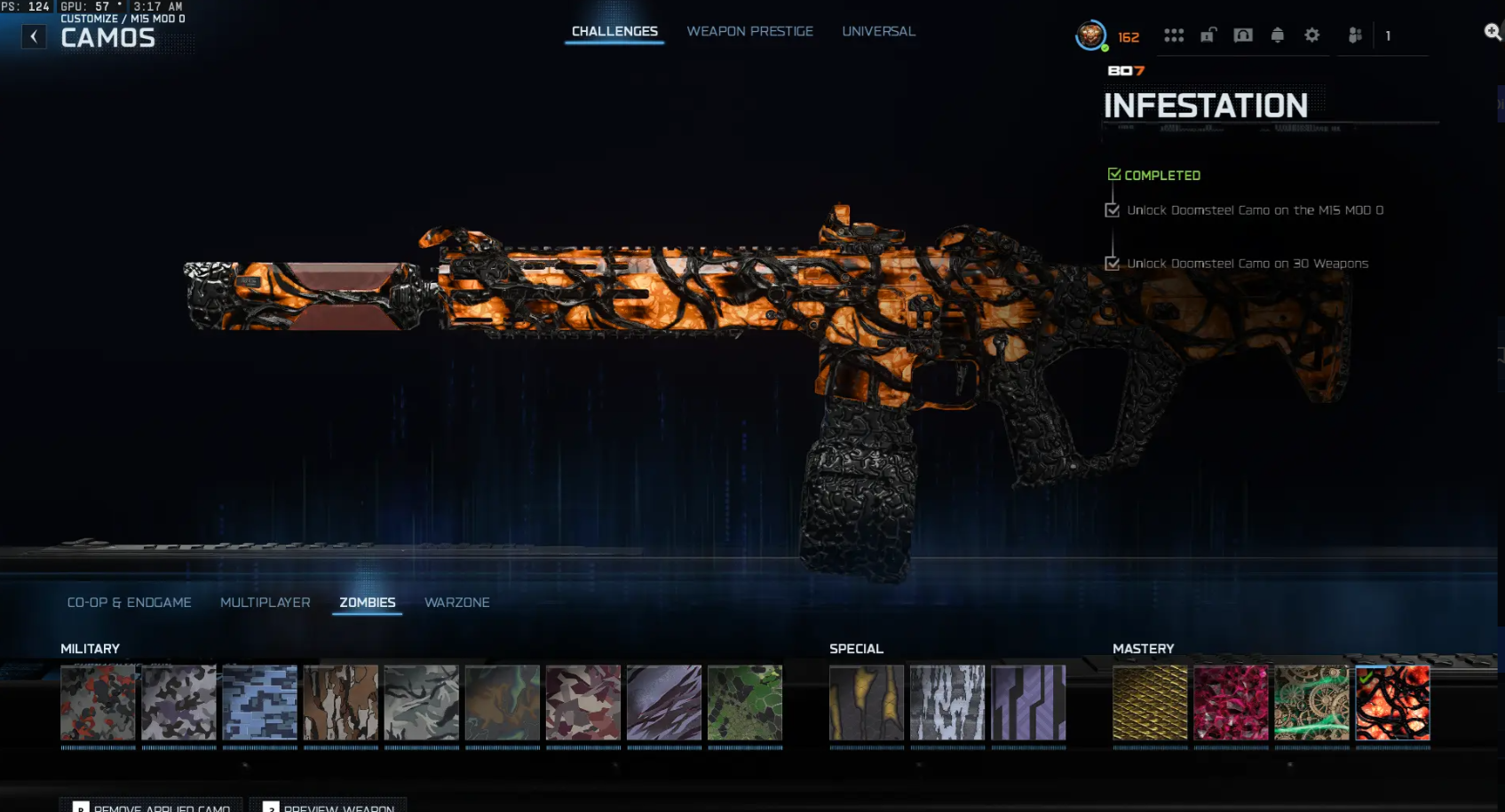The height and width of the screenshot is (812, 1505).
Task: Open settings with the gear icon
Action: tap(1311, 35)
